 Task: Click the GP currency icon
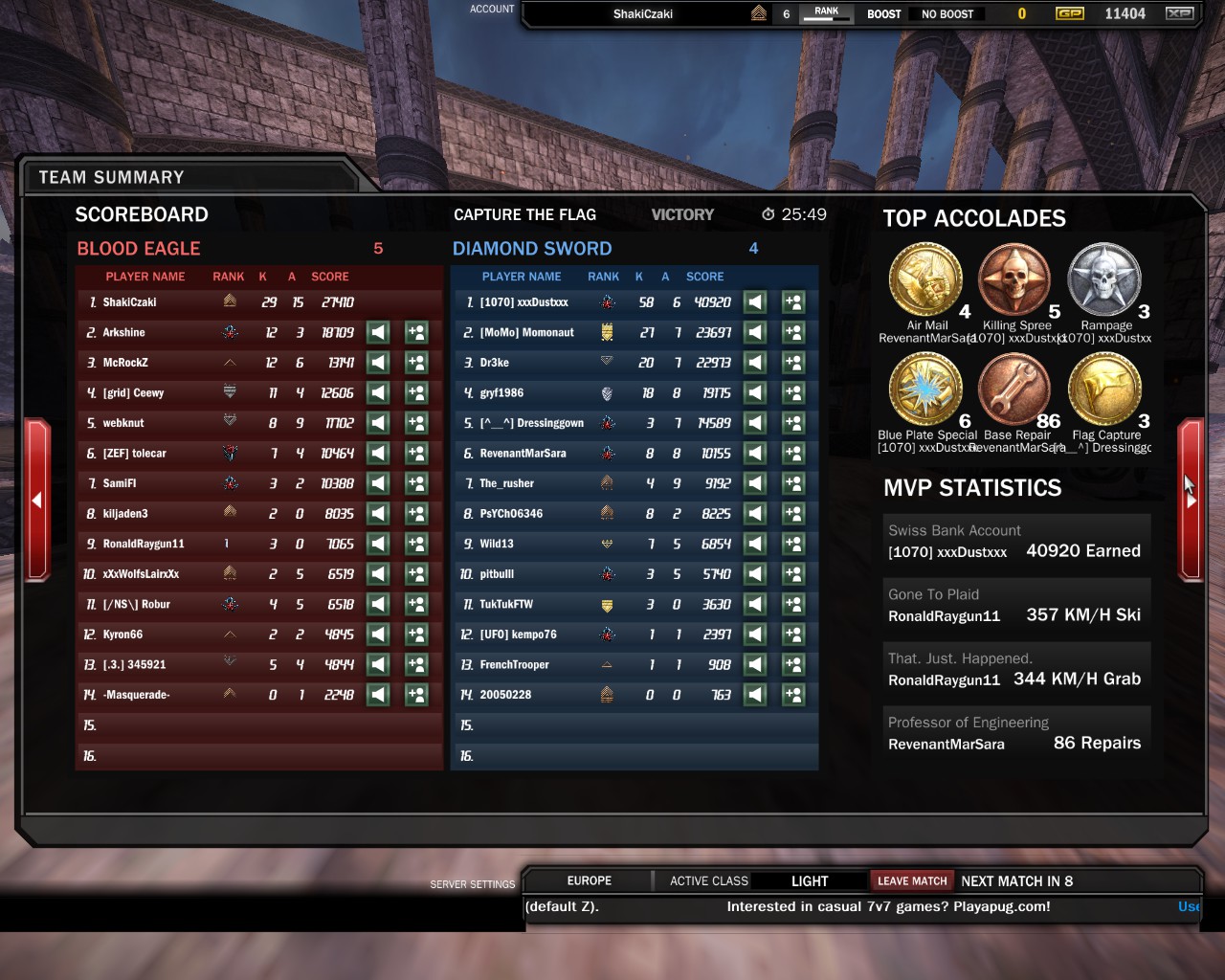[x=1071, y=13]
